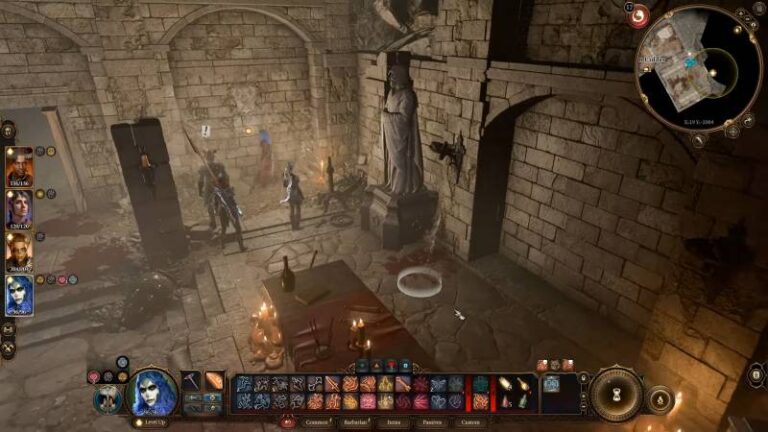Open the minimap
The image size is (768, 432).
pyautogui.click(x=699, y=68)
